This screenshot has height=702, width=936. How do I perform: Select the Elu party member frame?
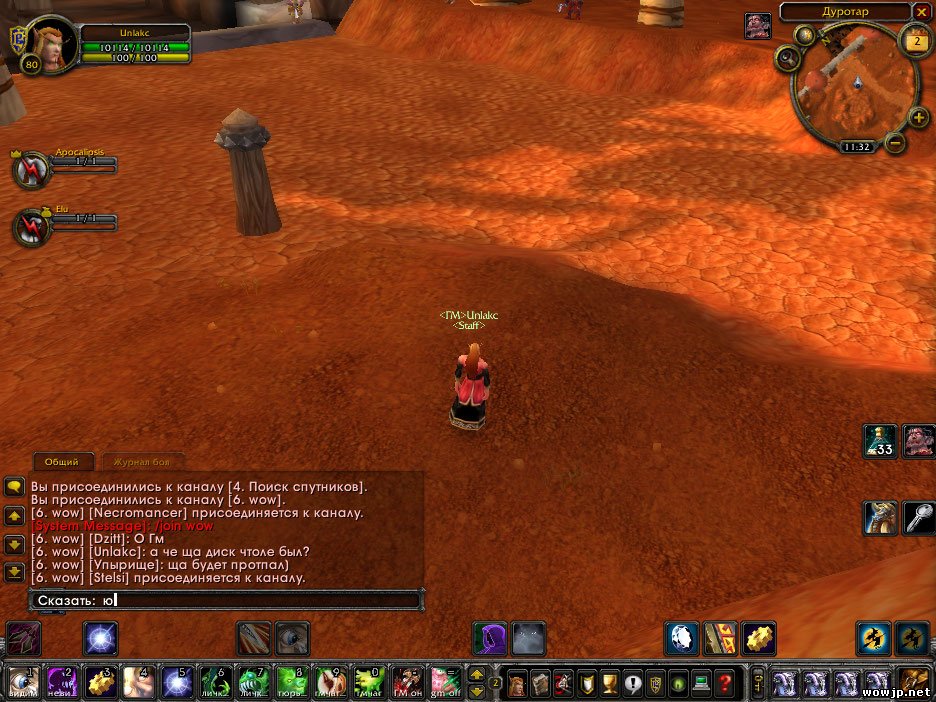coord(32,228)
